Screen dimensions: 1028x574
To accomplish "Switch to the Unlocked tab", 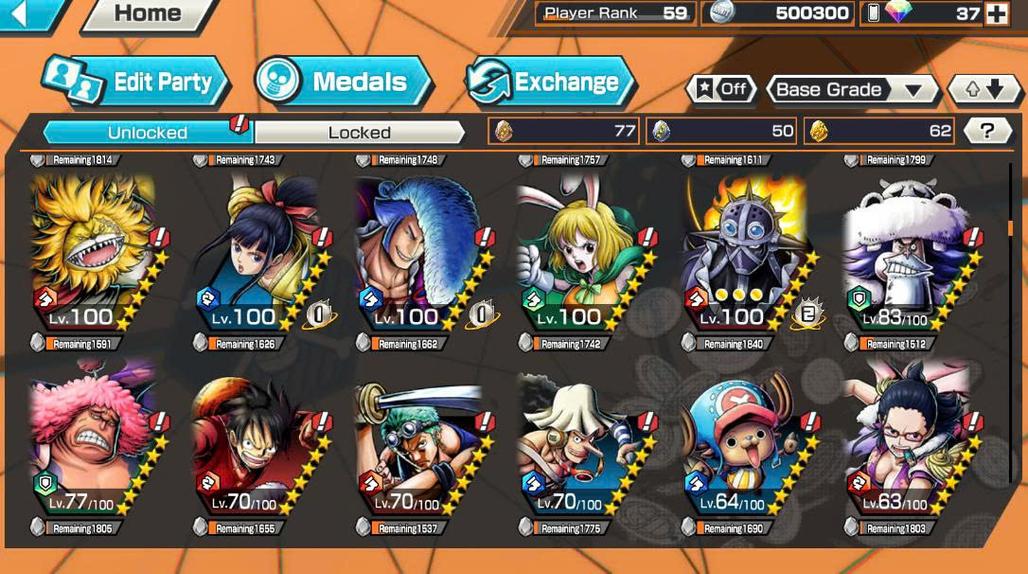I will click(147, 132).
